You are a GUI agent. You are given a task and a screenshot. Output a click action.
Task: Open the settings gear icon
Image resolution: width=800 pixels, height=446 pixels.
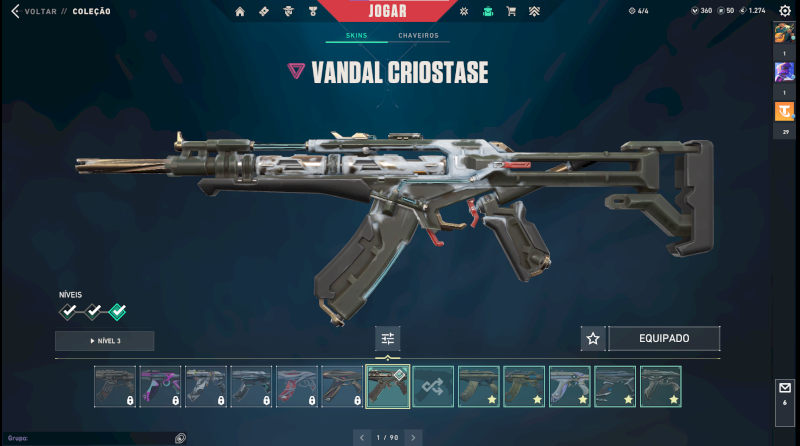(785, 11)
